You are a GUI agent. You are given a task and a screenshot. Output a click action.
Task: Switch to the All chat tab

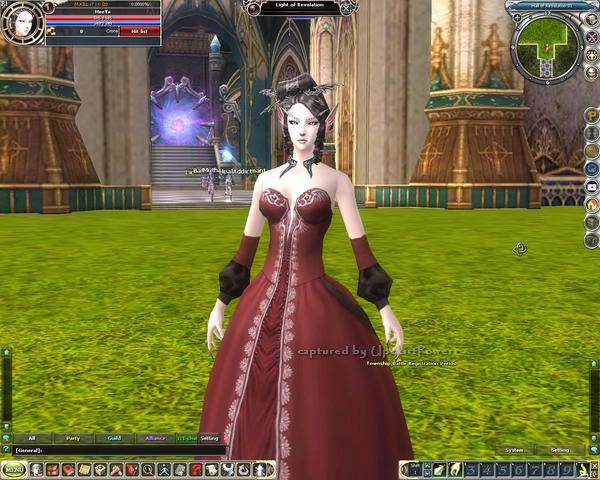(32, 438)
